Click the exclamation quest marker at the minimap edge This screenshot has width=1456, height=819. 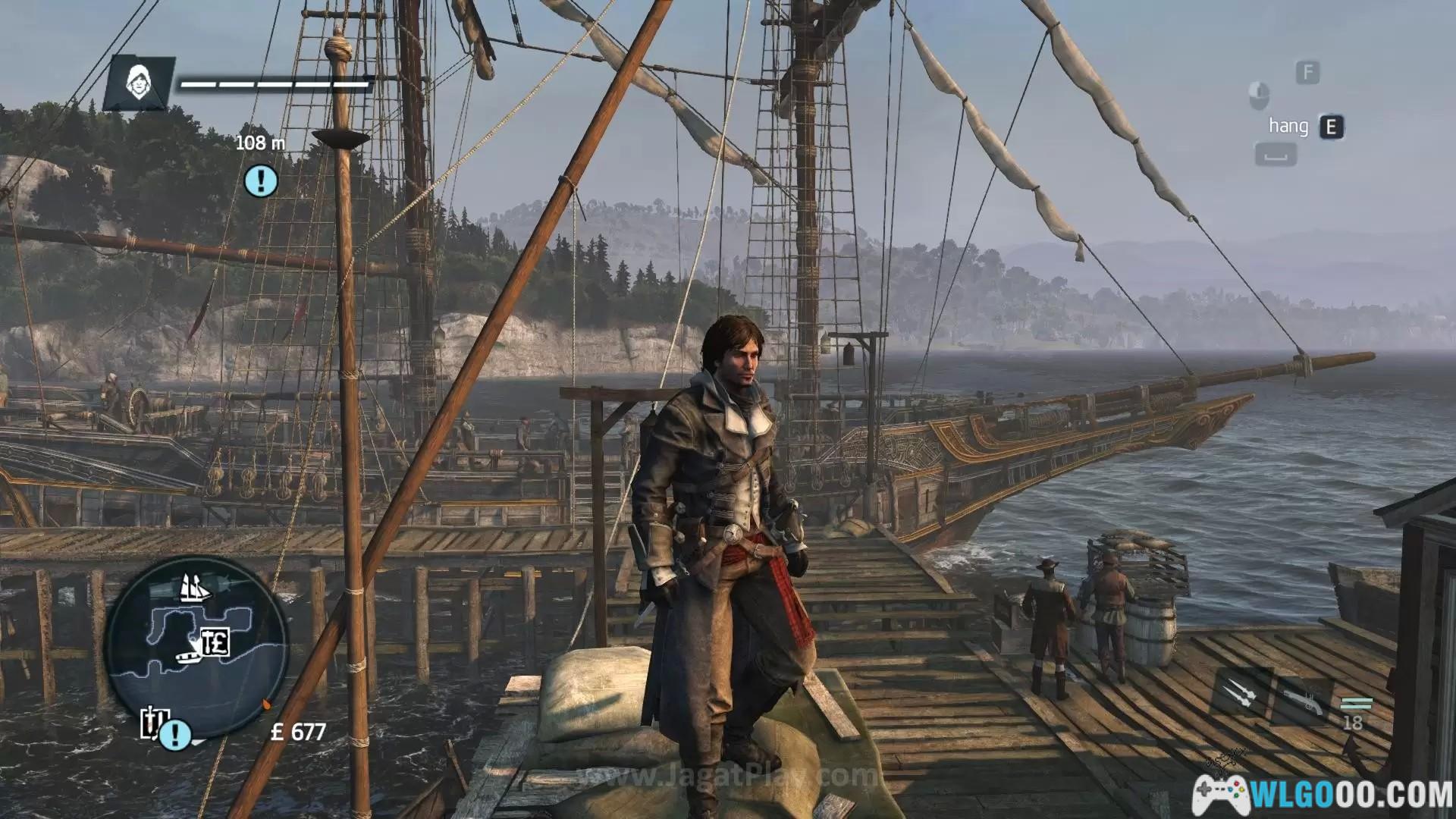pyautogui.click(x=175, y=734)
